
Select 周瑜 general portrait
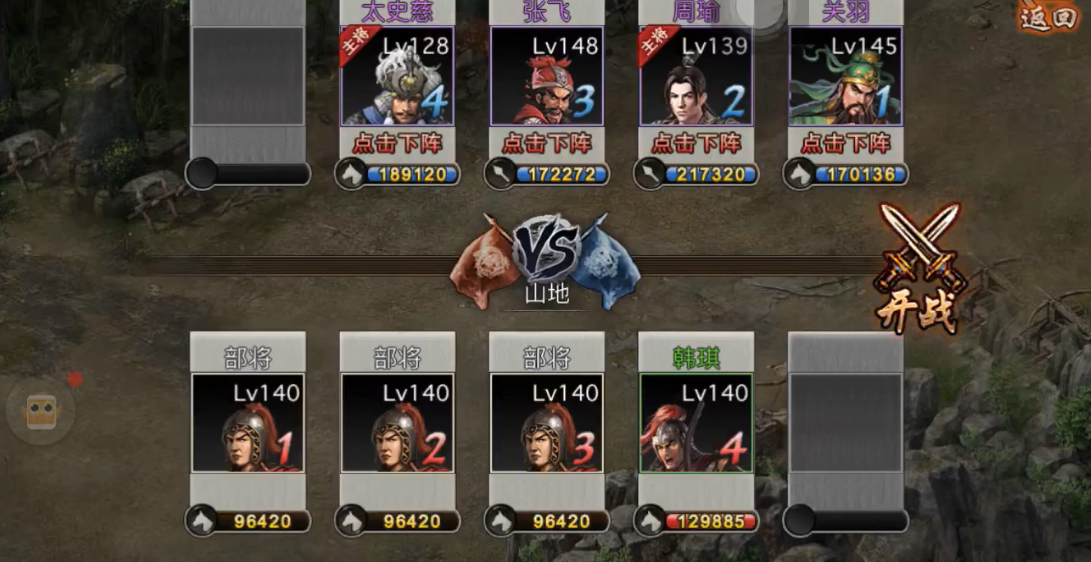(697, 76)
